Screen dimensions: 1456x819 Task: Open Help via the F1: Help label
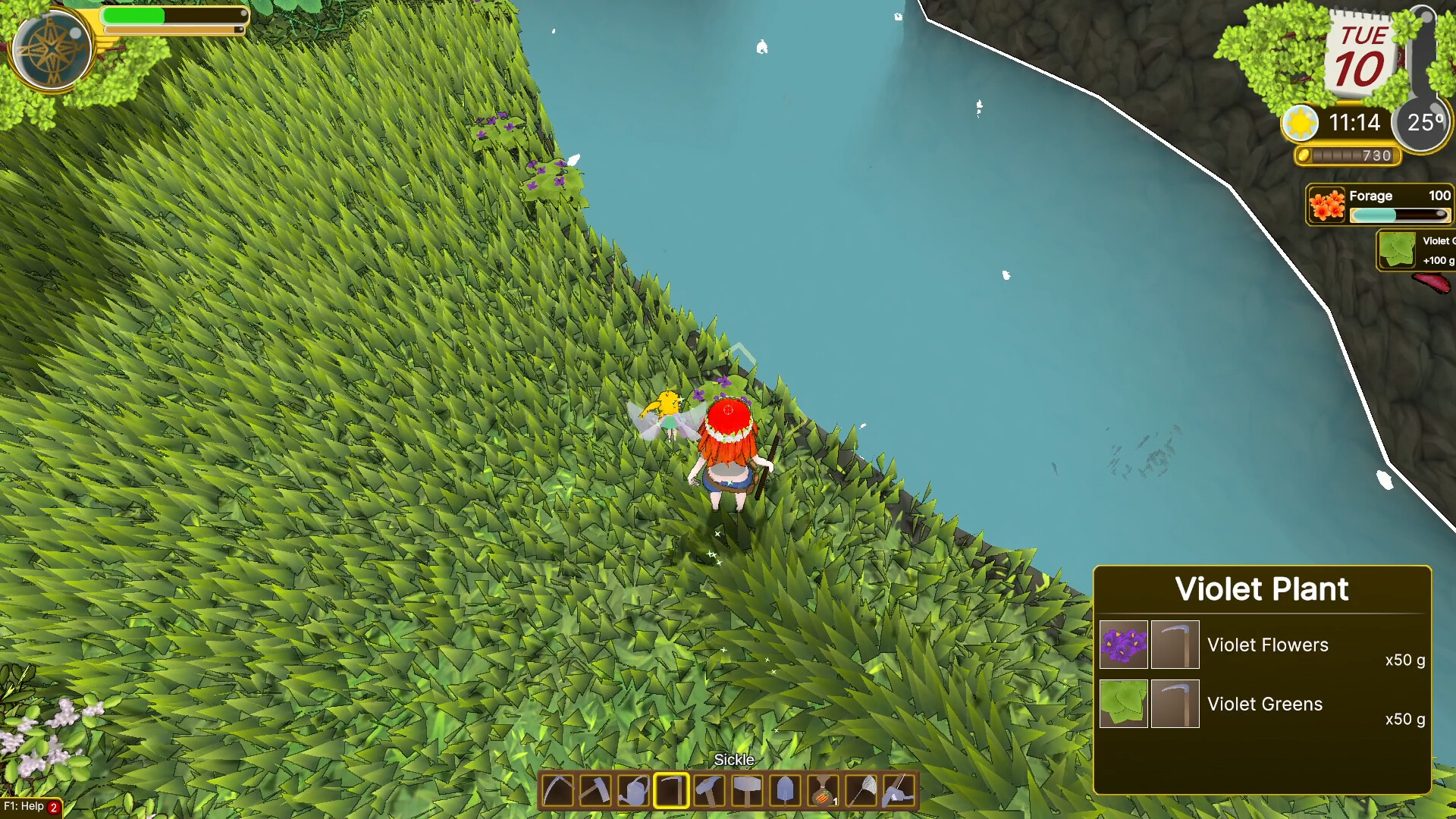23,807
